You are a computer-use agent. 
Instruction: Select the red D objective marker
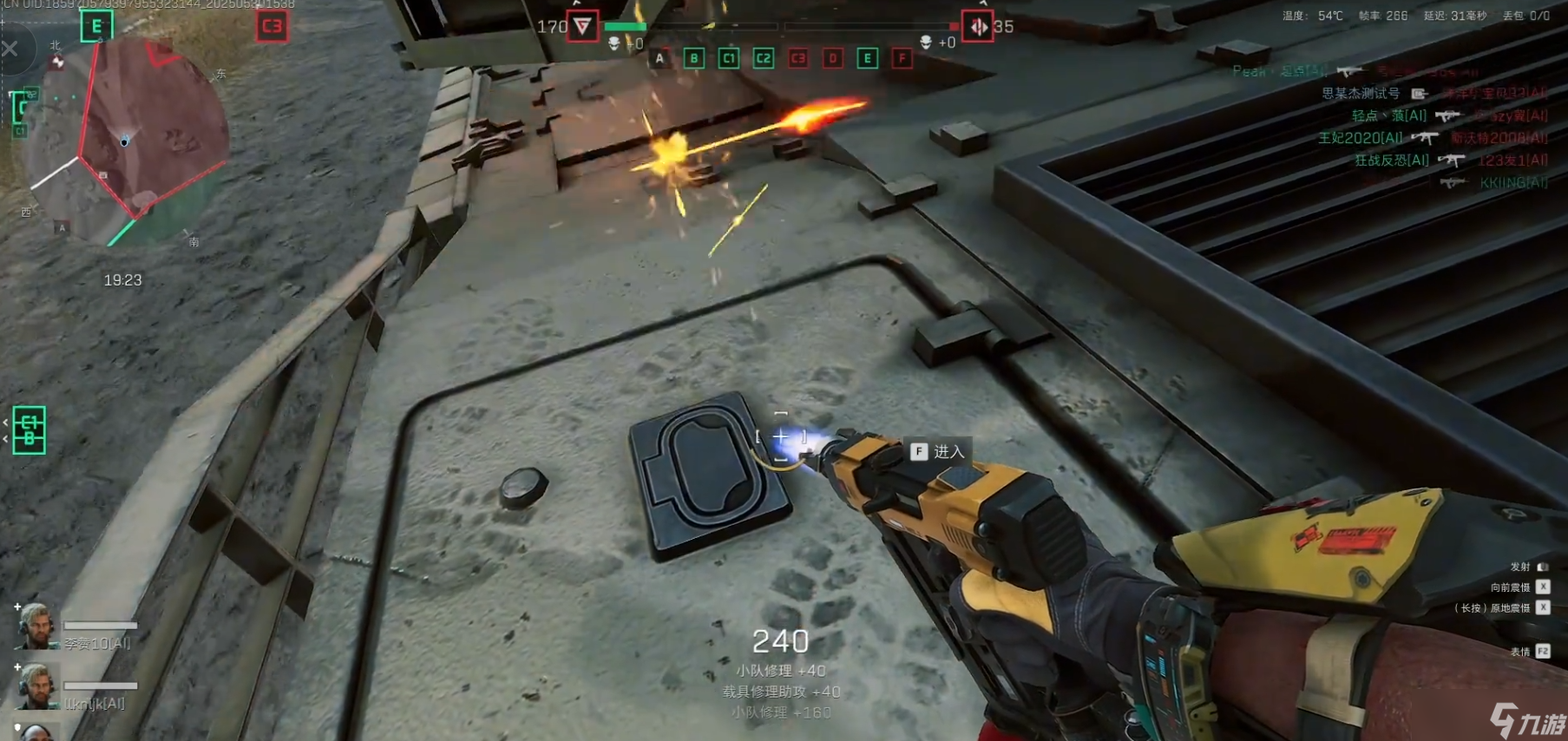(832, 59)
